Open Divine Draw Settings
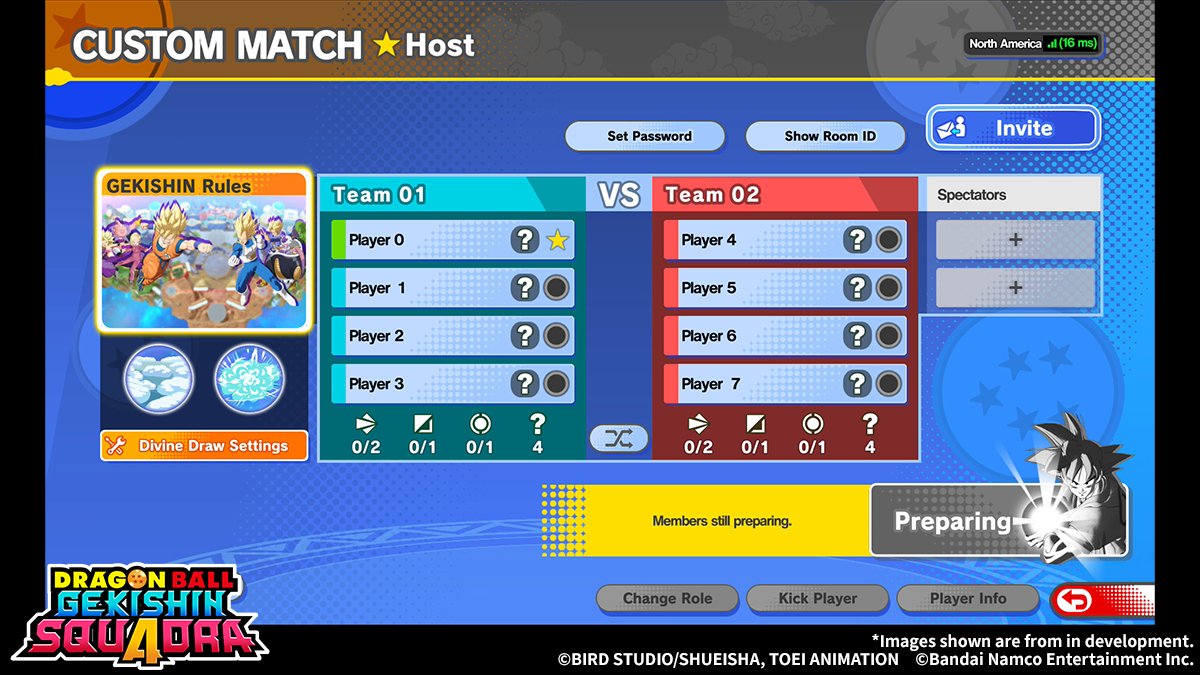This screenshot has width=1200, height=675. pos(203,446)
